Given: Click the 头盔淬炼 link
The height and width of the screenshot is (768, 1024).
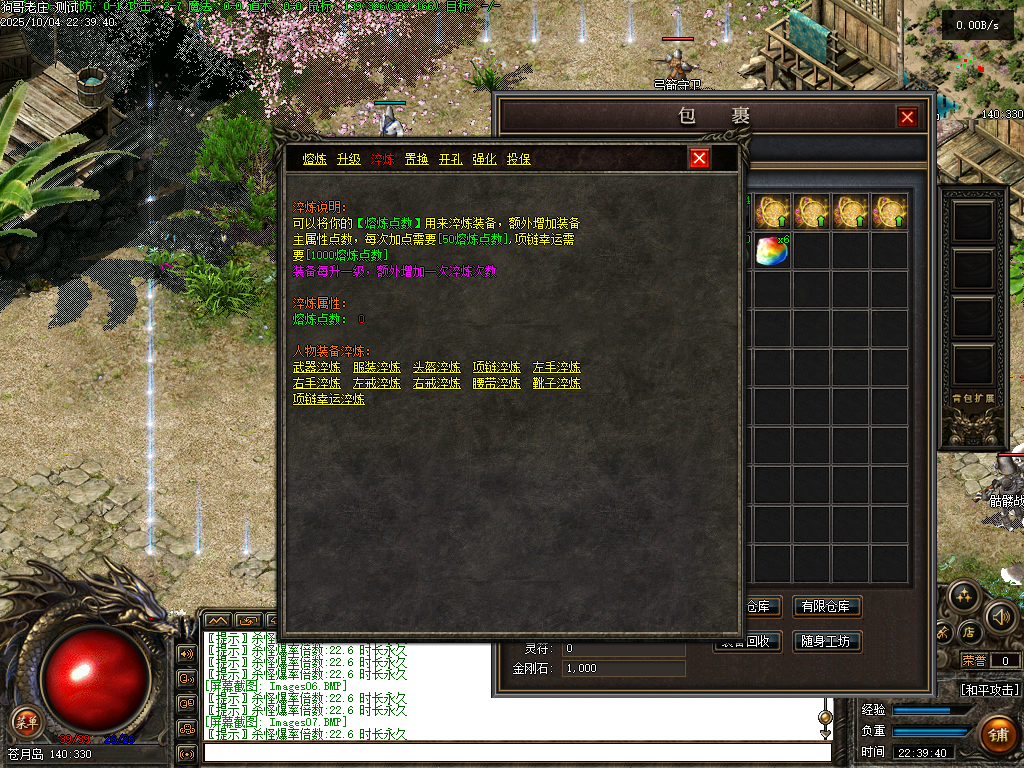Looking at the screenshot, I should 437,367.
